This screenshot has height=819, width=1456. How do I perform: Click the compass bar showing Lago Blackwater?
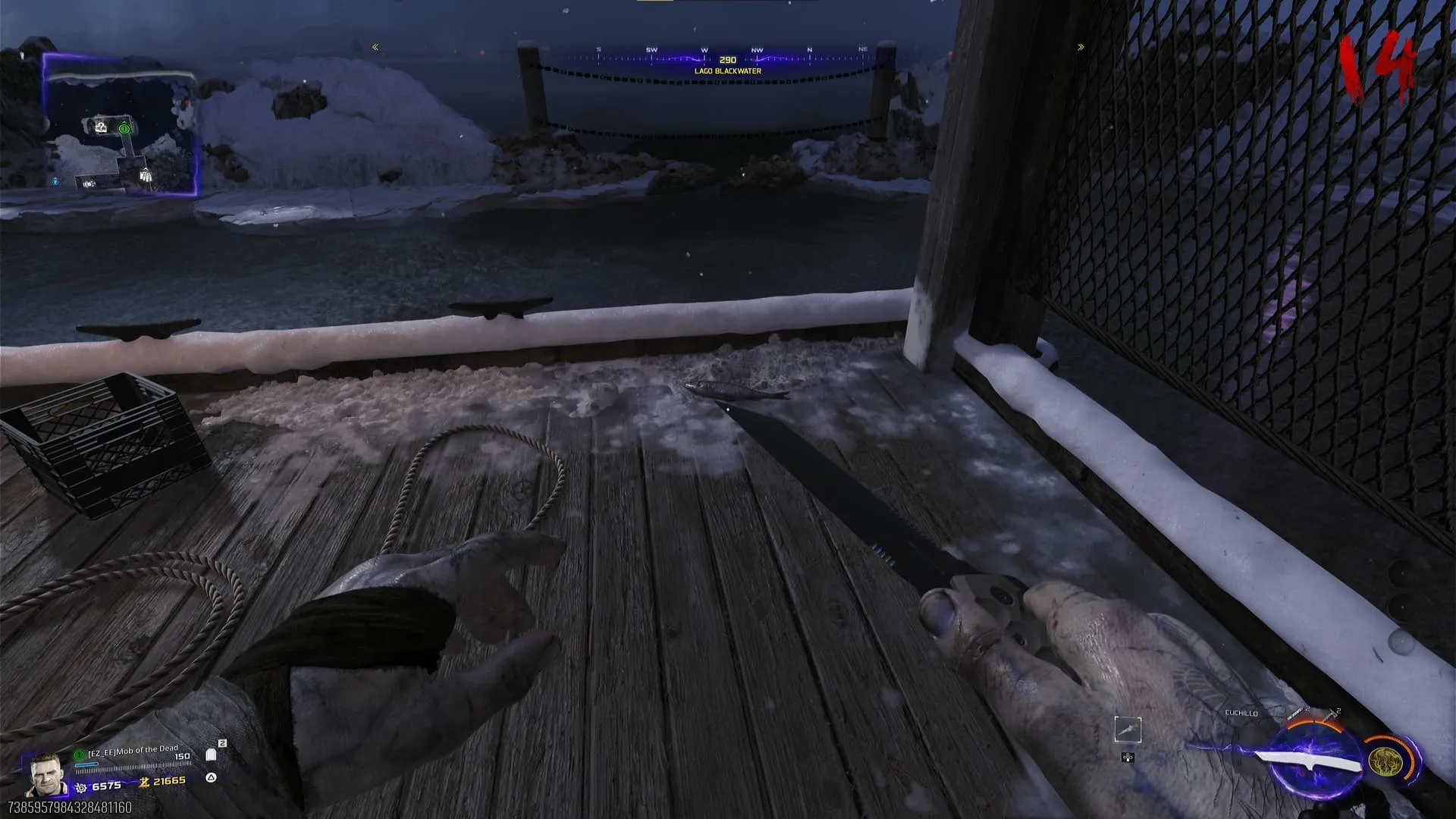tap(726, 60)
